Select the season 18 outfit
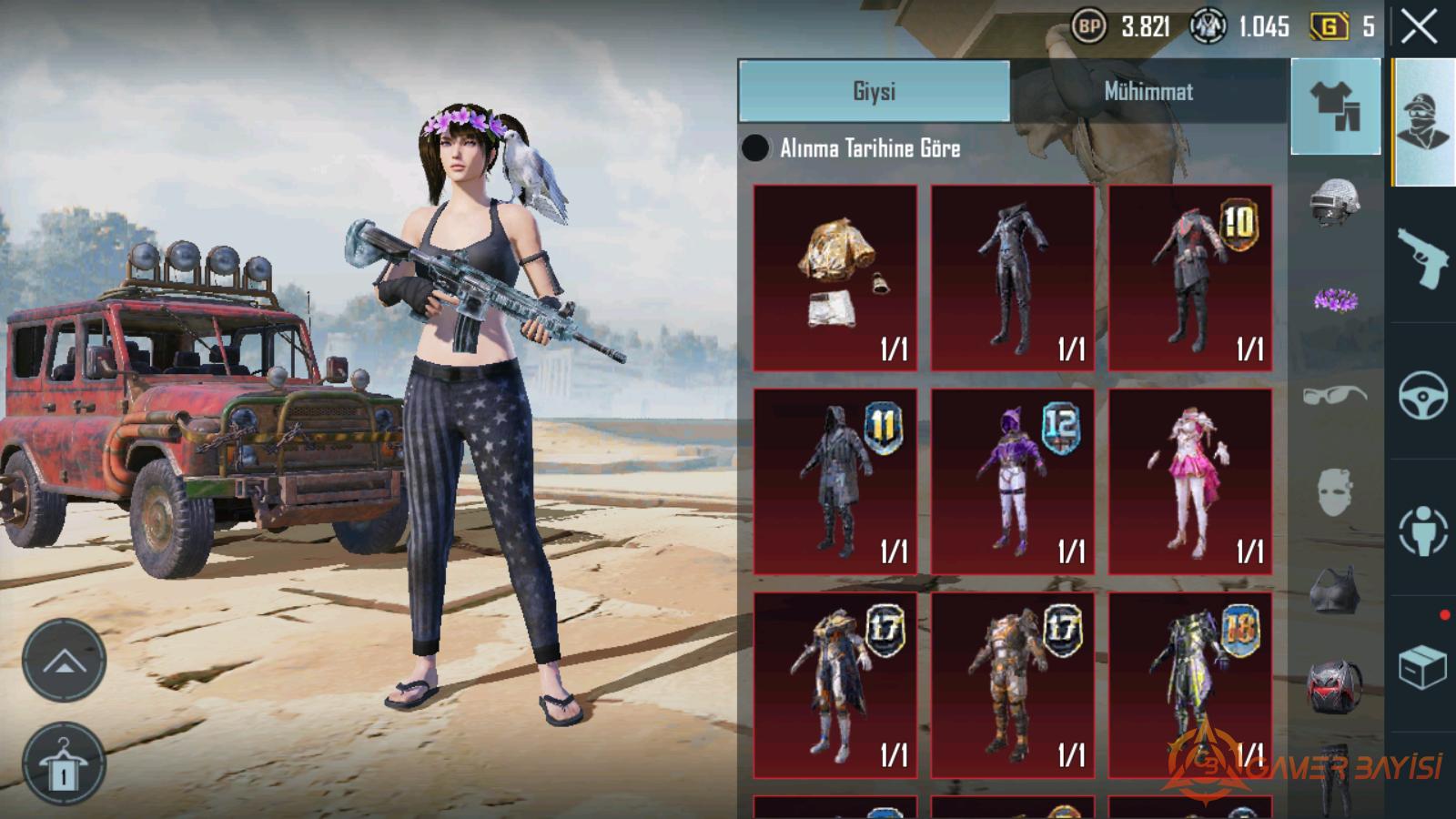 (x=1190, y=684)
